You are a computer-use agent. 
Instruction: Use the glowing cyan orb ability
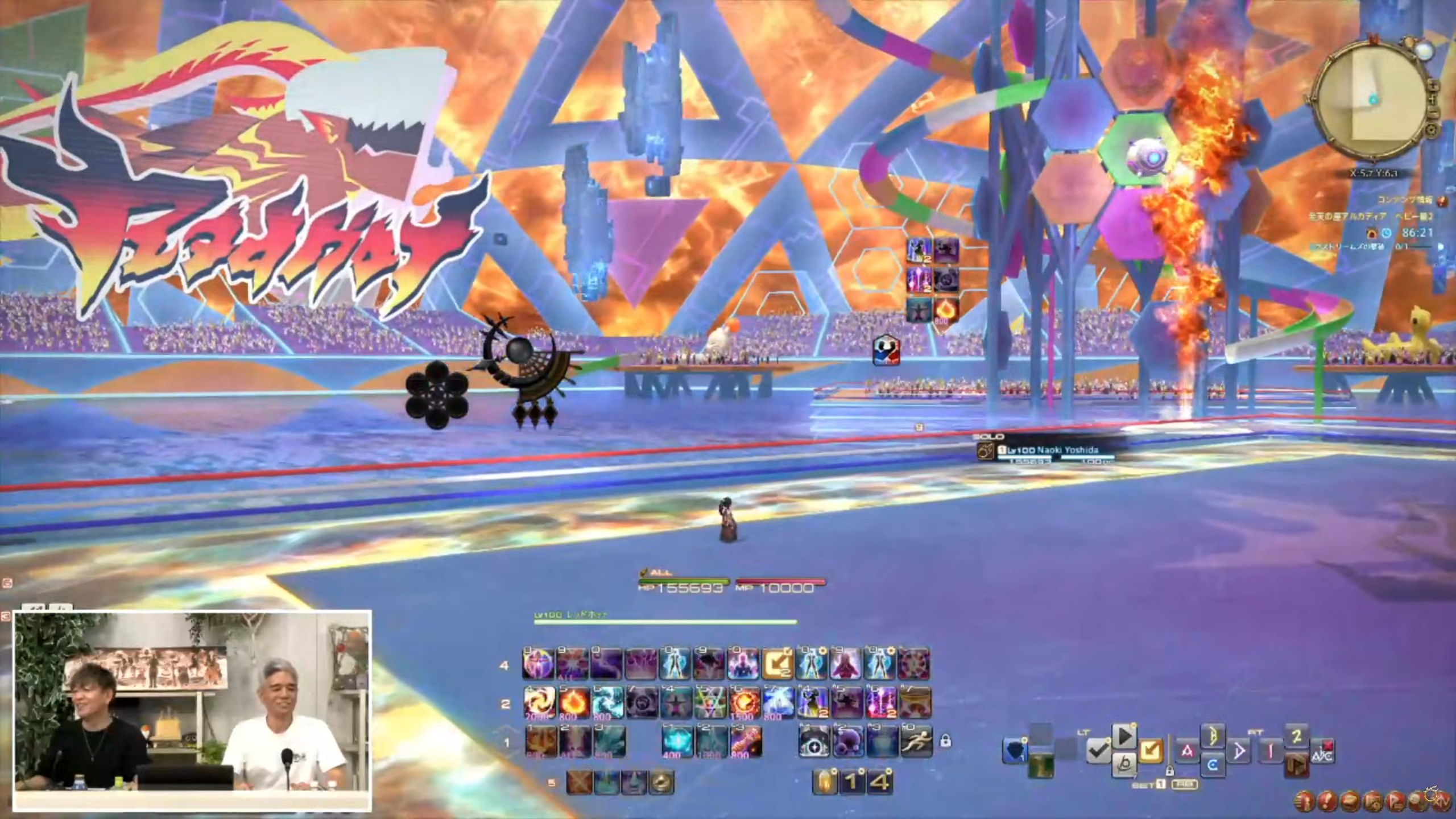coord(677,742)
